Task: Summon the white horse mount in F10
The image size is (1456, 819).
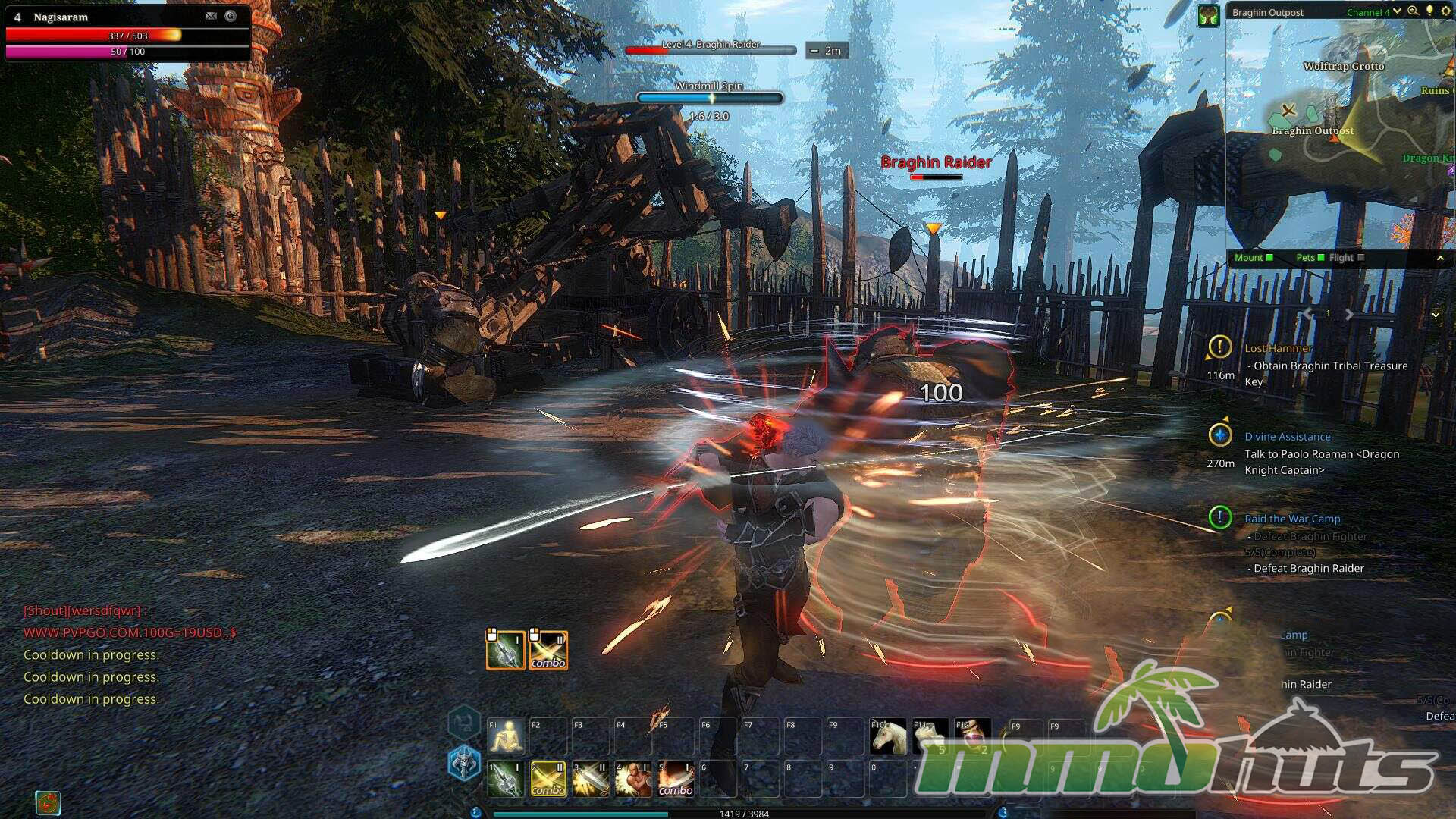Action: tap(888, 736)
